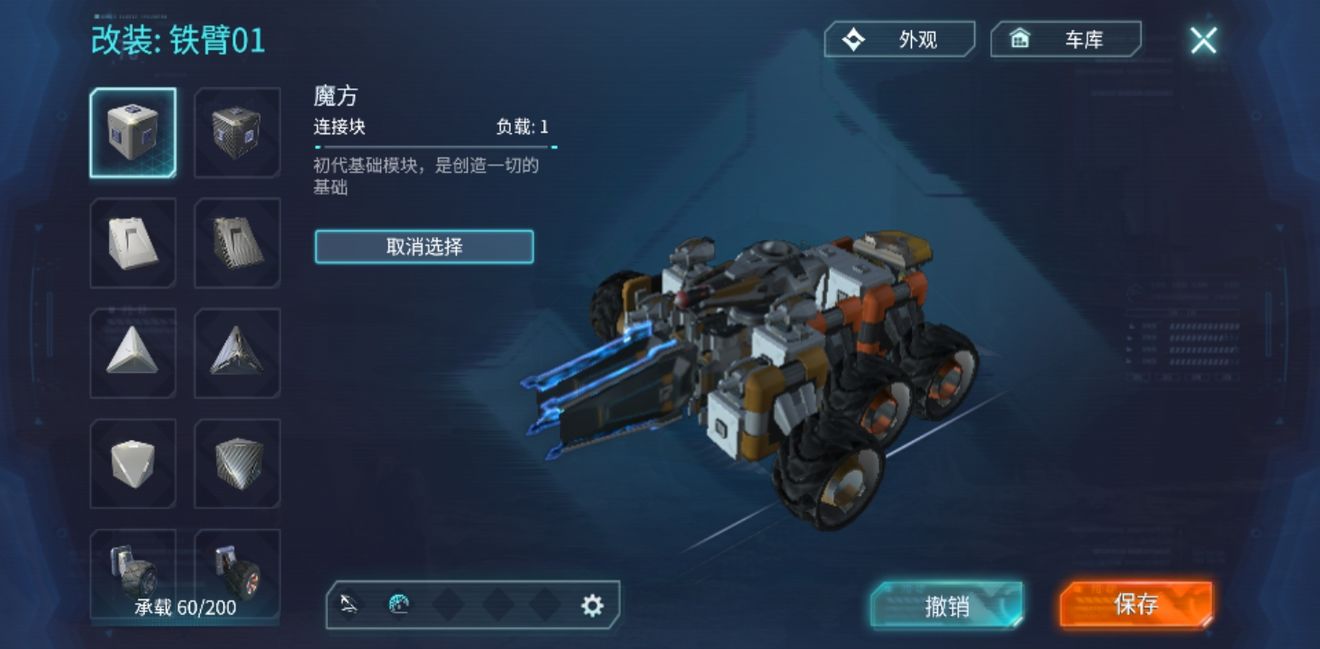Viewport: 1320px width, 649px height.
Task: Pick the dark striped pyramid block
Action: tap(237, 353)
